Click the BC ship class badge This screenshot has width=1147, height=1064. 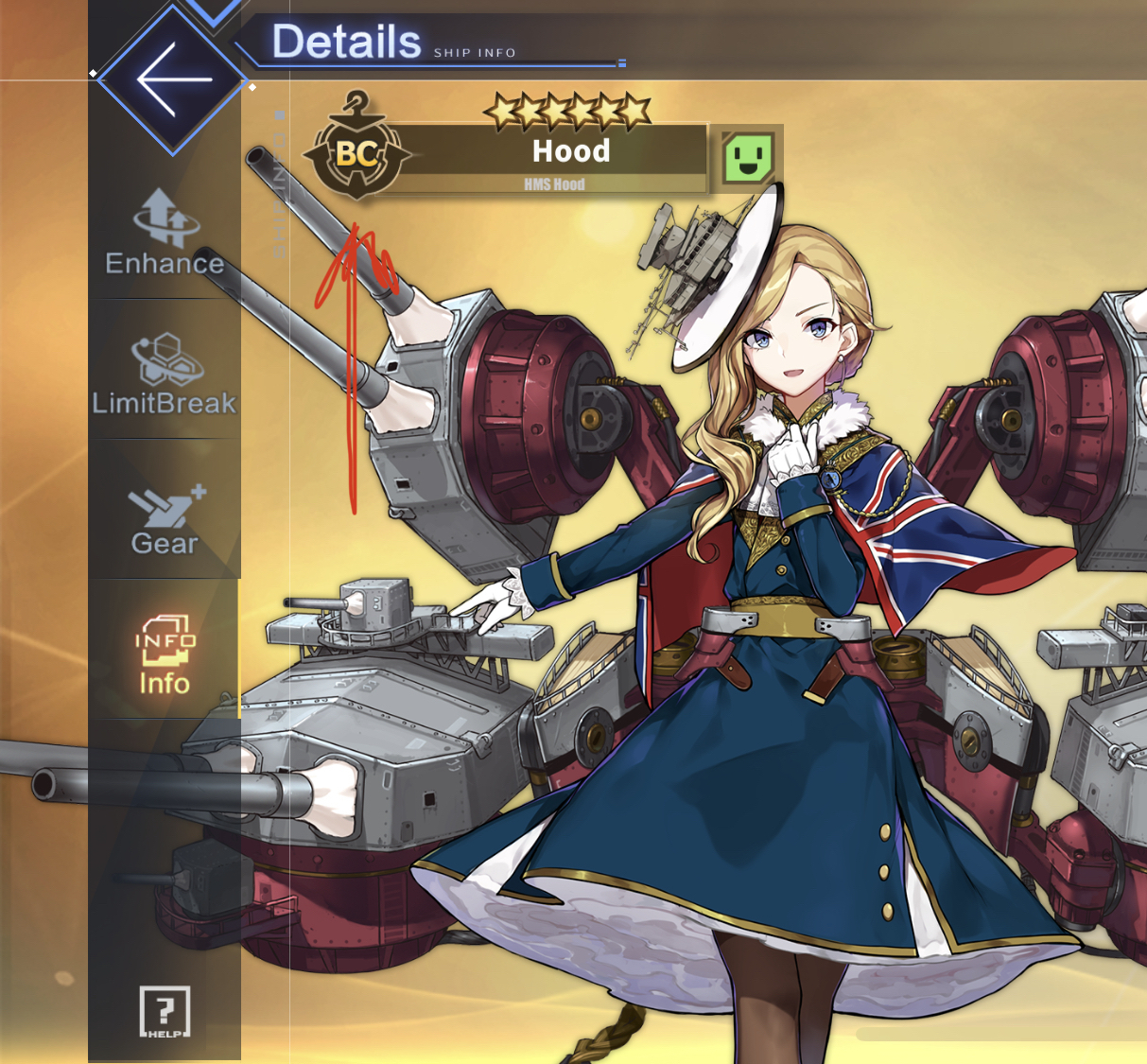click(356, 151)
